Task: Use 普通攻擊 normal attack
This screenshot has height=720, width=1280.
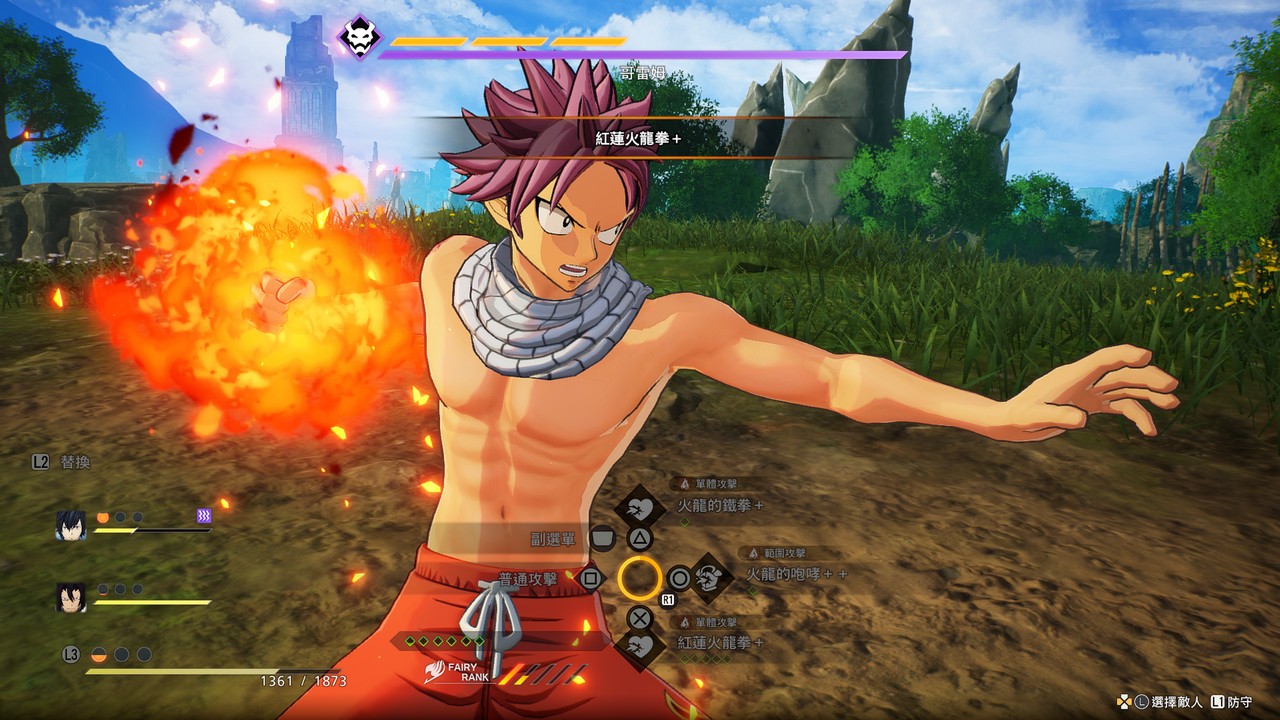Action: [527, 578]
